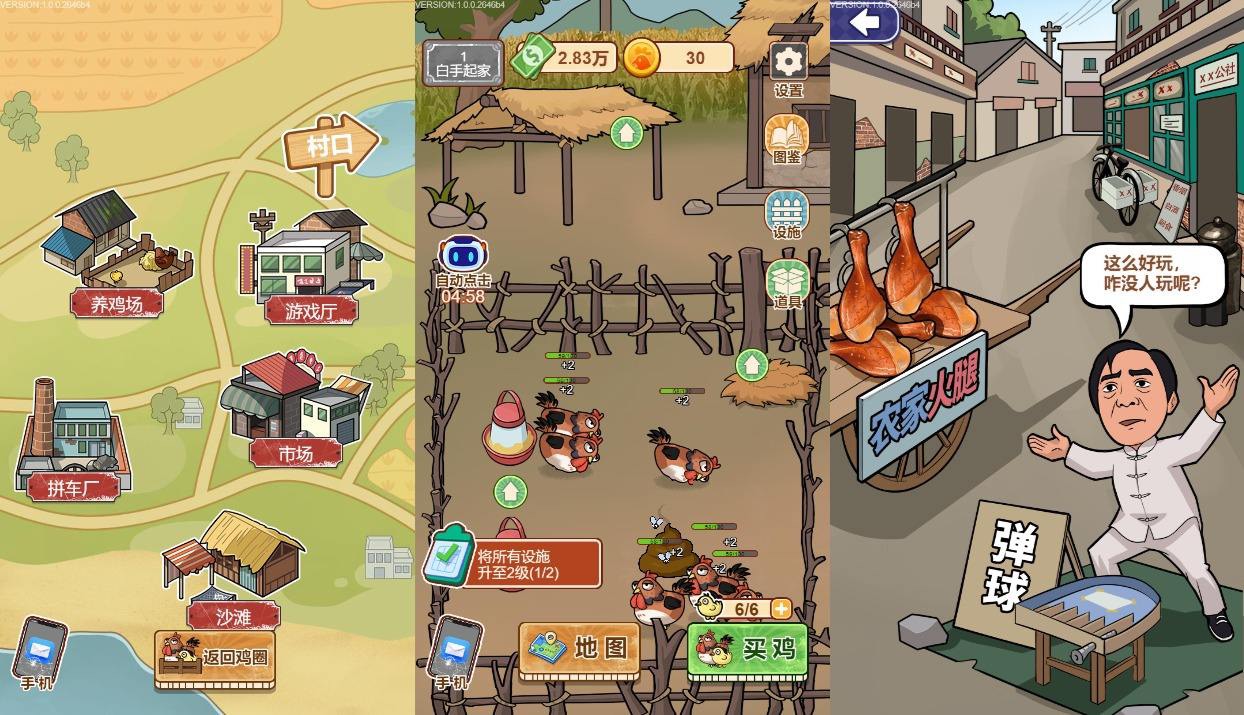Go to the 养鸡场 chicken farm location

(116, 257)
